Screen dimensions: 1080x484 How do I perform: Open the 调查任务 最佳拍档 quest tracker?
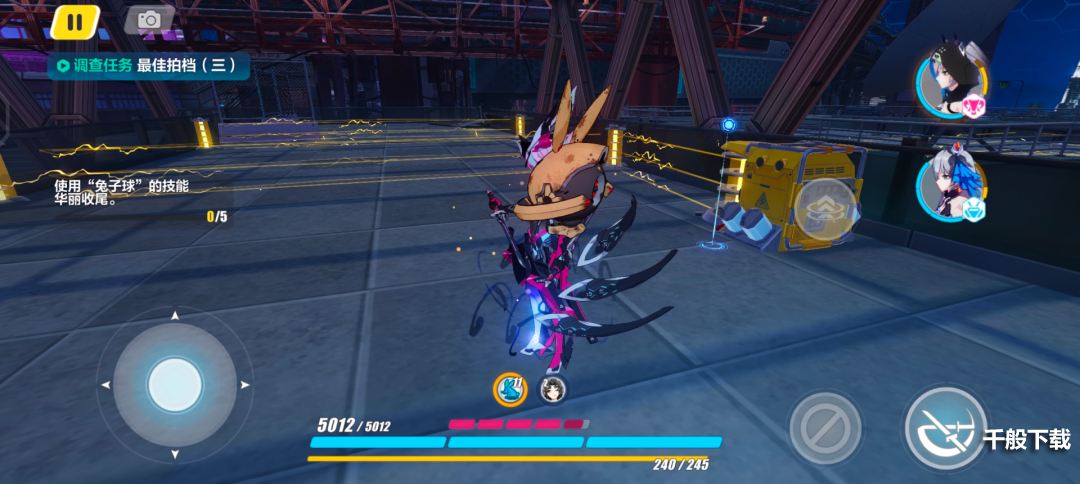(x=148, y=66)
